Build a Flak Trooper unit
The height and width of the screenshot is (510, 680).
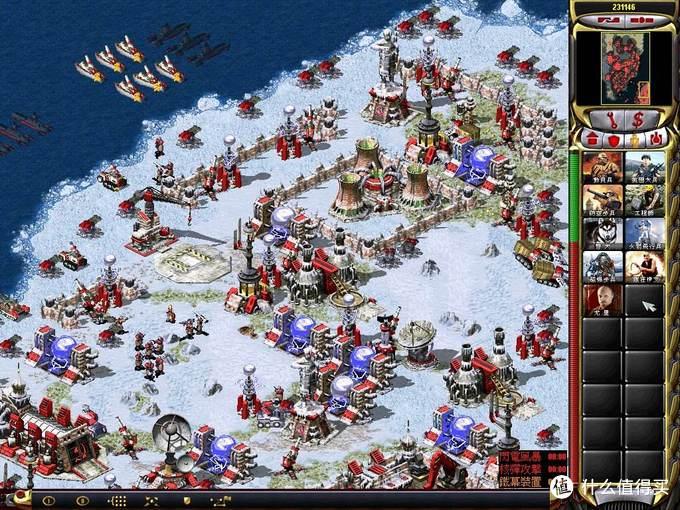pos(602,199)
